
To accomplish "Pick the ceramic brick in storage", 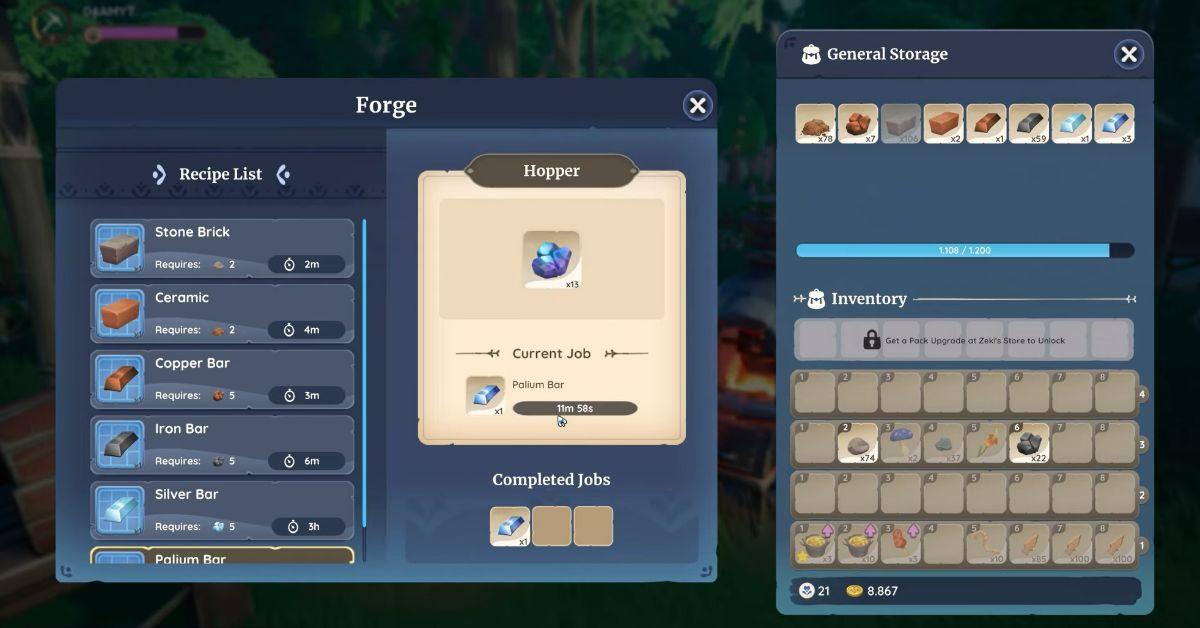I will coord(943,124).
